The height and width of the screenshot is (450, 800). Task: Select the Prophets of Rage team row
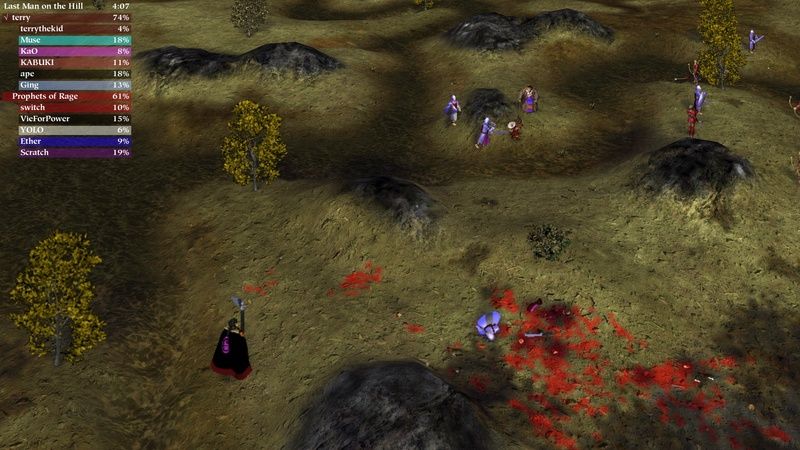pyautogui.click(x=66, y=96)
